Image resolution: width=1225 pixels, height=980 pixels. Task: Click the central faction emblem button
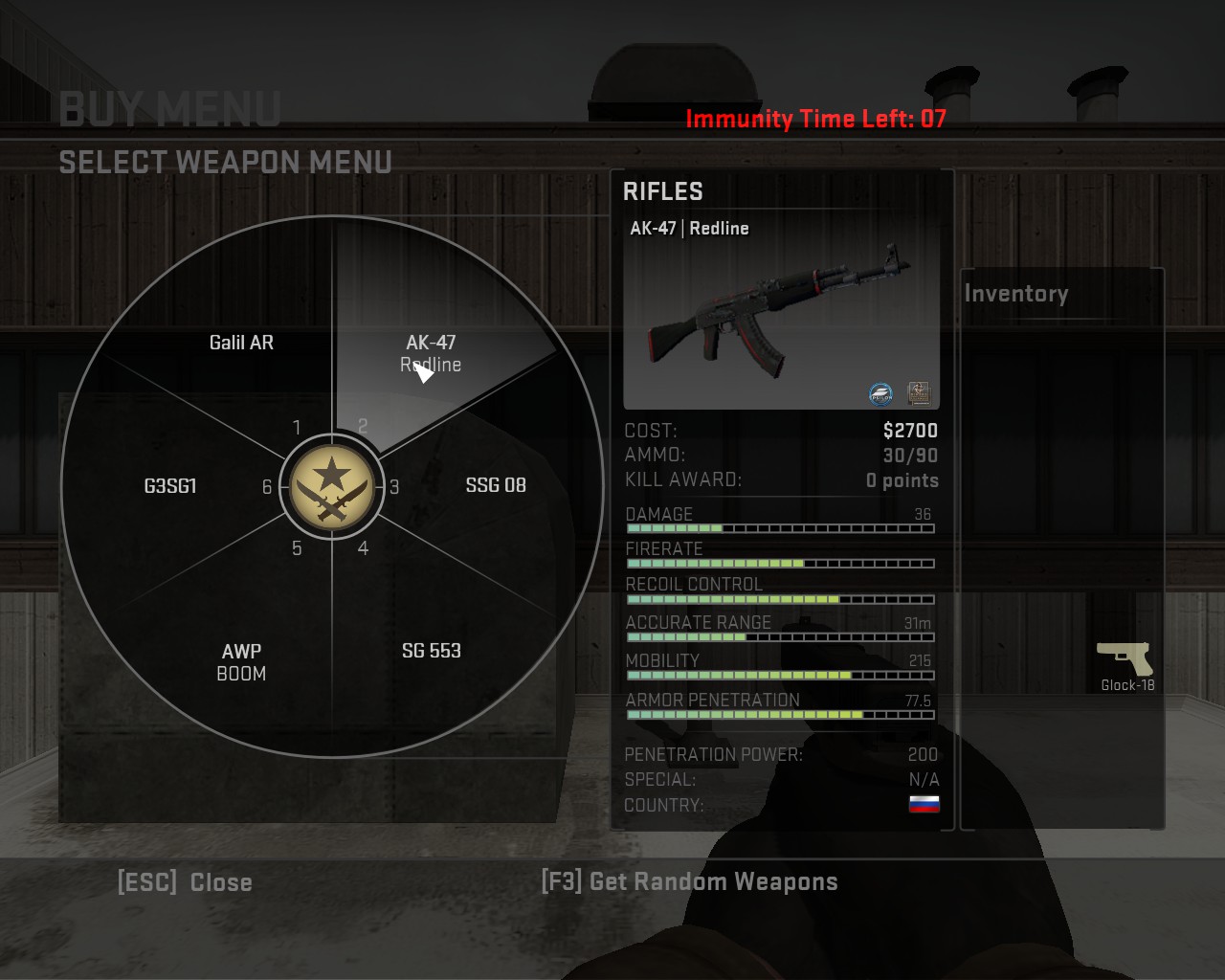coord(331,486)
